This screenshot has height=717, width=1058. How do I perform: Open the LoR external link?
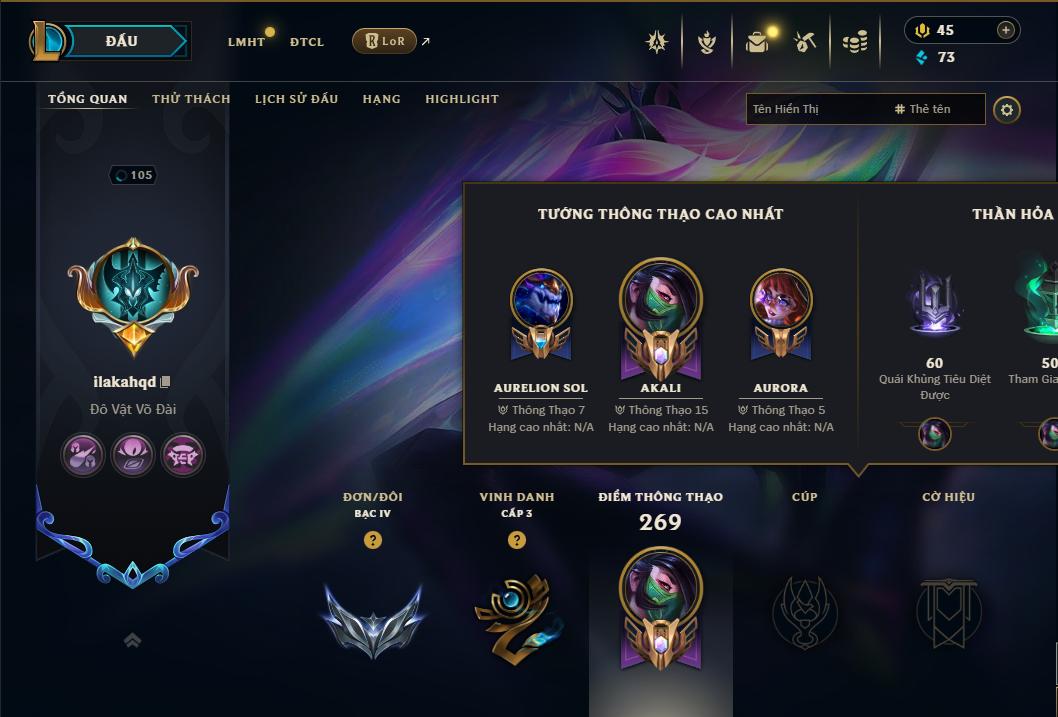(x=385, y=41)
